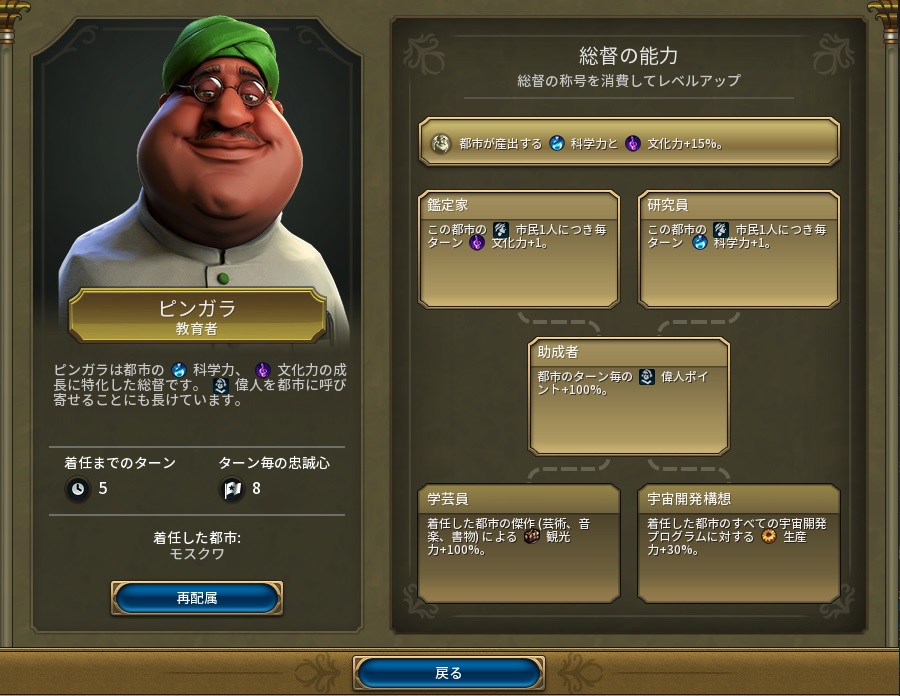The height and width of the screenshot is (696, 900).
Task: Click the 再配属 reassign button
Action: pyautogui.click(x=197, y=598)
